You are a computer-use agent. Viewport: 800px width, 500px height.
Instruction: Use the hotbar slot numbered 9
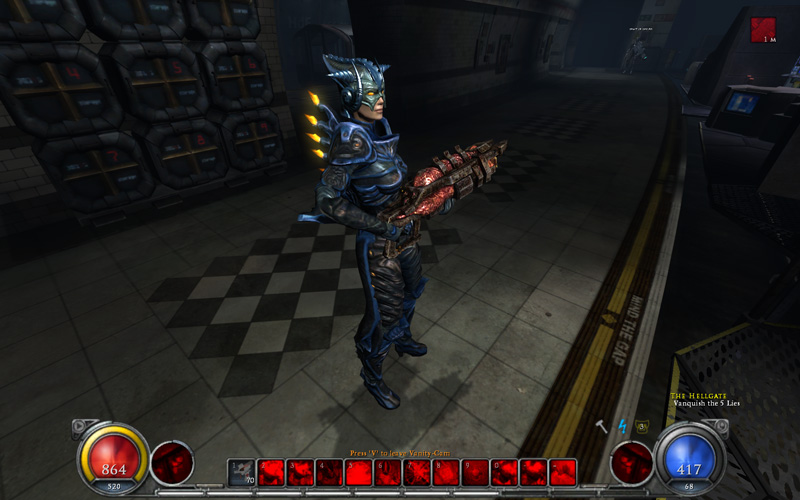coord(475,472)
